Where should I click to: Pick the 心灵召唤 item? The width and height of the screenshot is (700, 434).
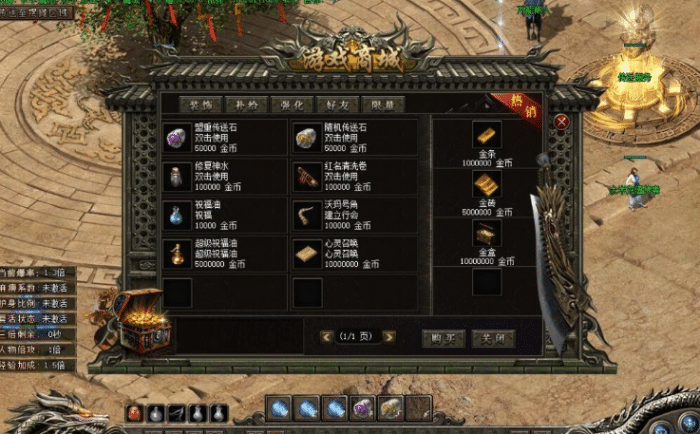[x=306, y=254]
